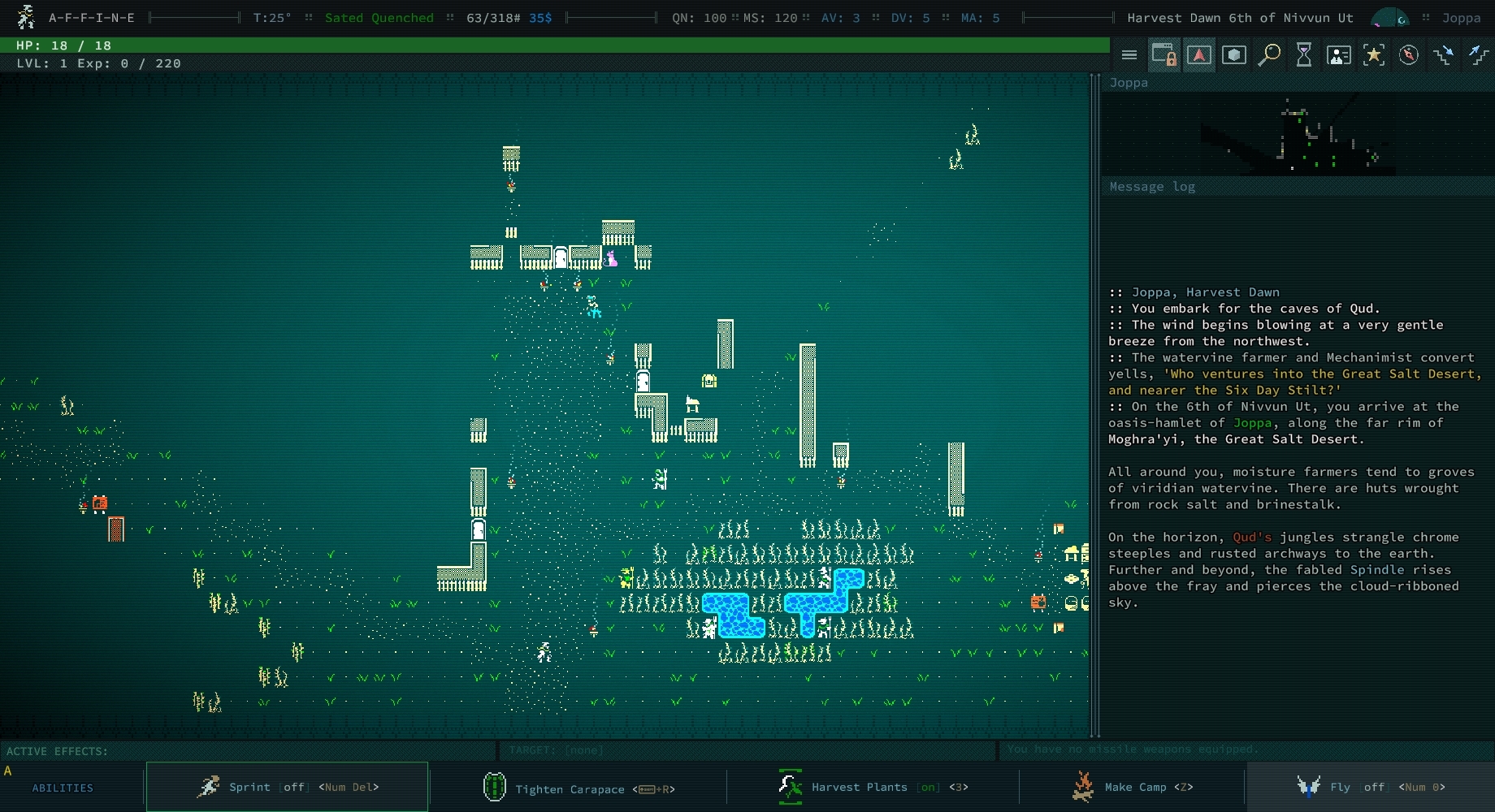Open the inventory cube icon
The width and height of the screenshot is (1495, 812).
(x=1234, y=54)
